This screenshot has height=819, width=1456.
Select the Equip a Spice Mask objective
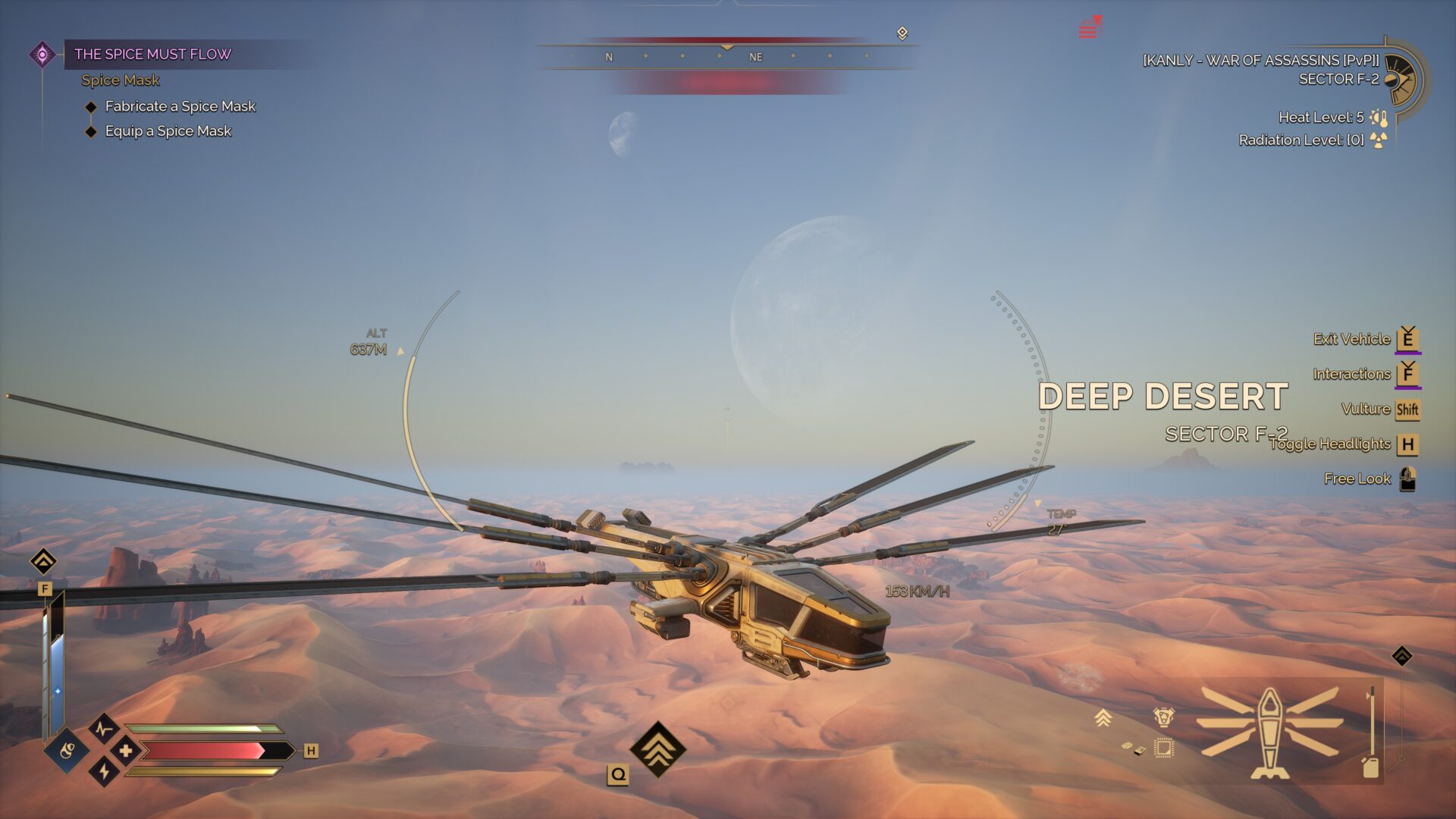pyautogui.click(x=168, y=131)
